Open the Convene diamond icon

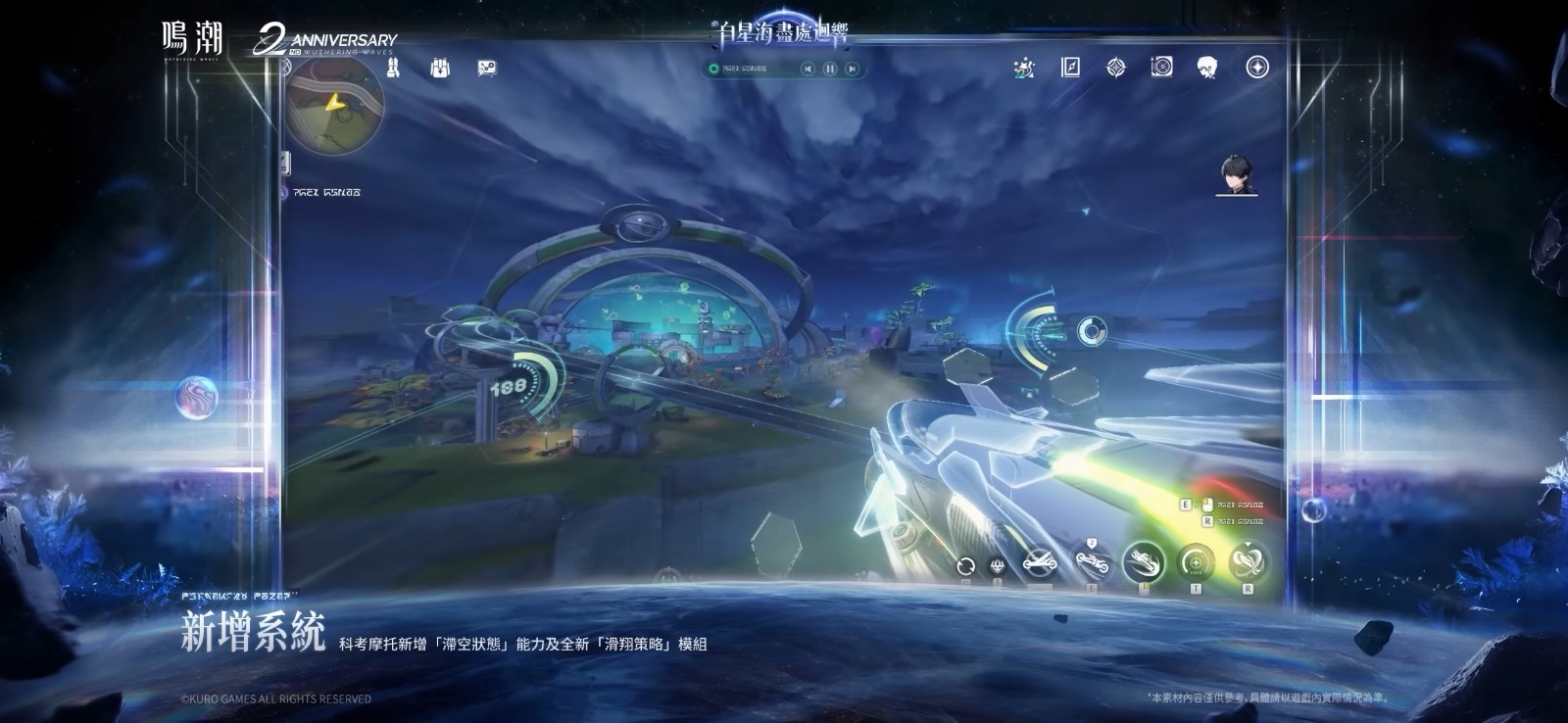[1116, 69]
